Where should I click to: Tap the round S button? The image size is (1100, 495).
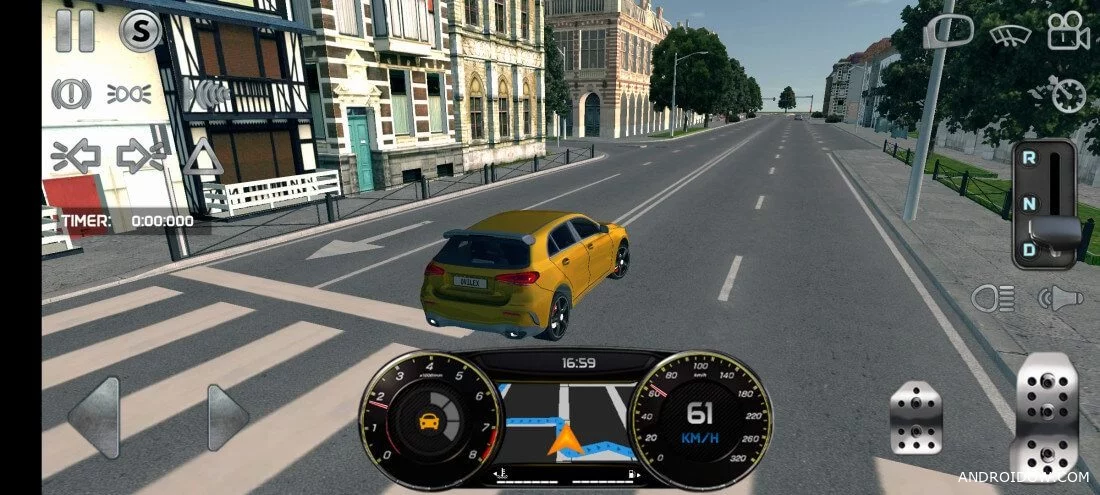140,30
